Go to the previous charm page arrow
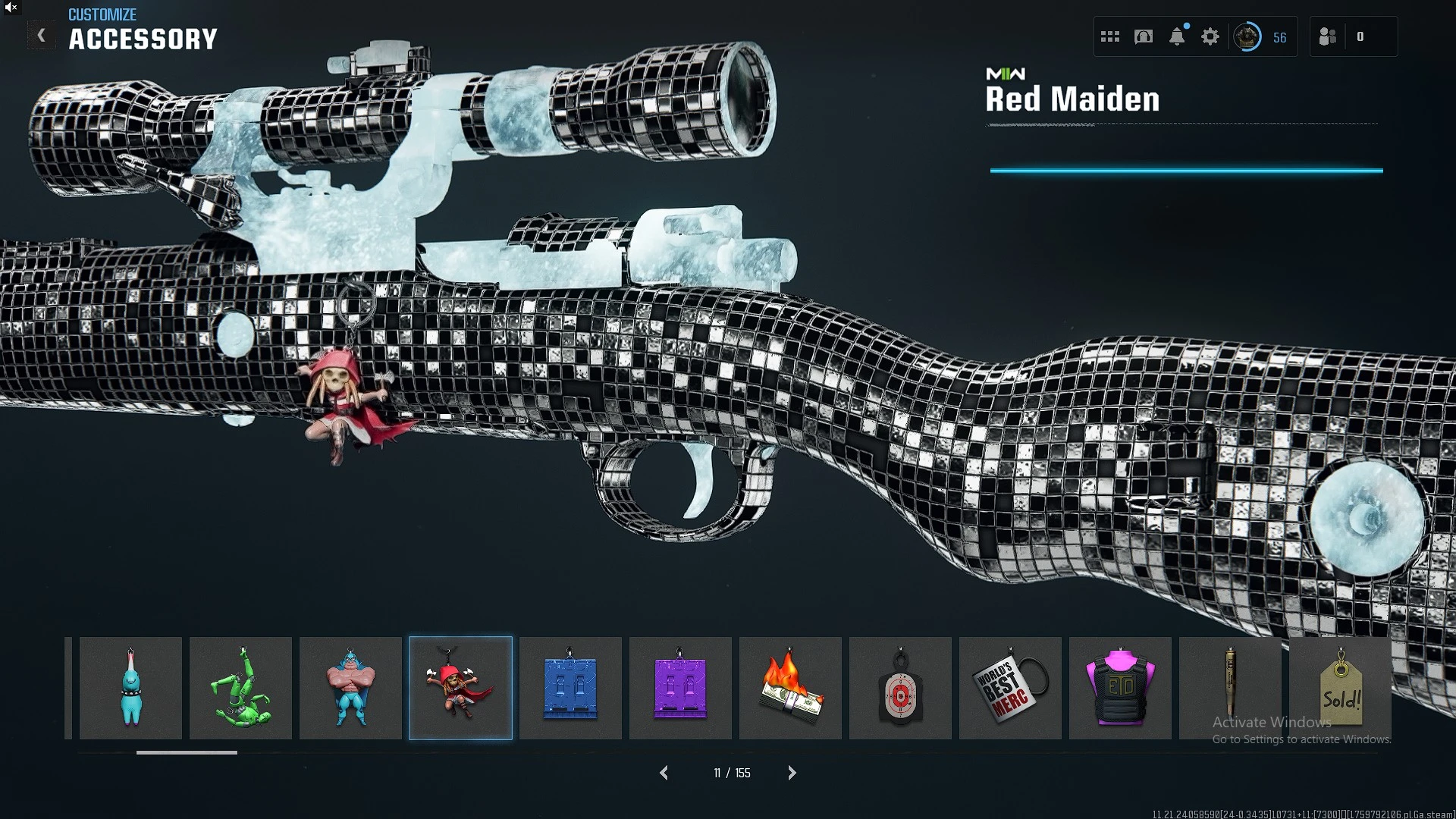The height and width of the screenshot is (819, 1456). point(664,773)
